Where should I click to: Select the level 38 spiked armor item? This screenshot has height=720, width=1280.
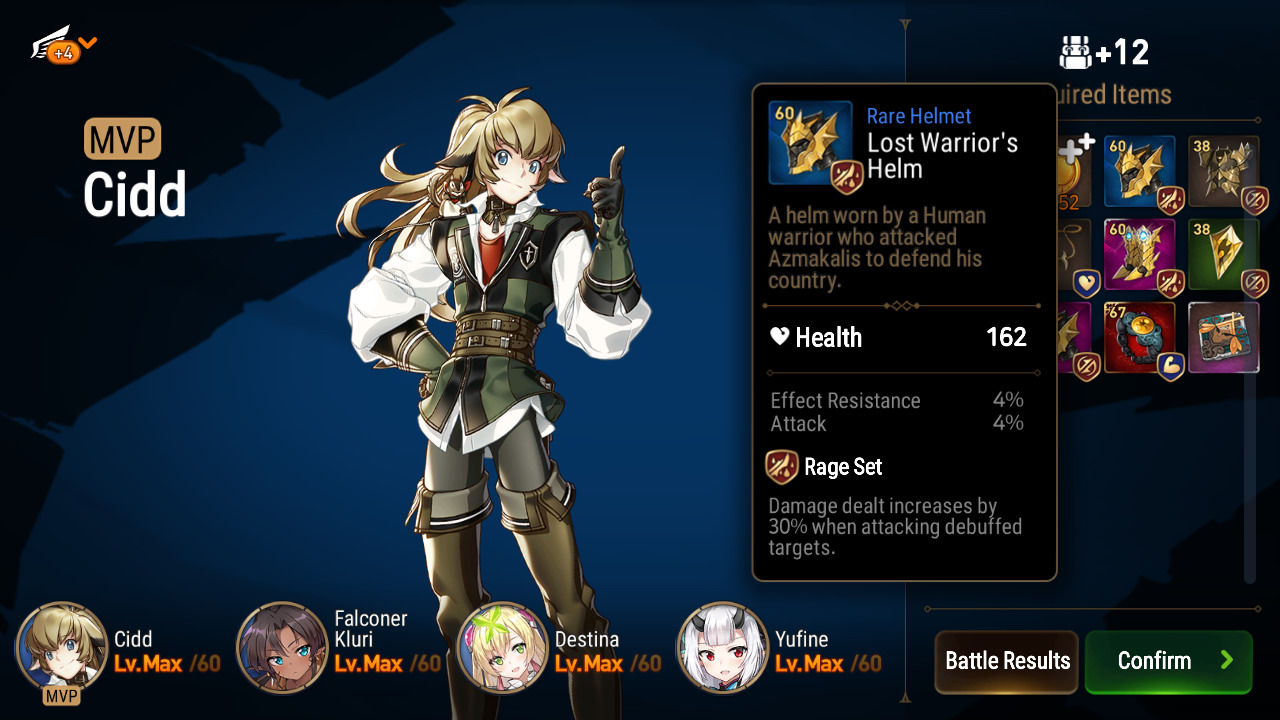(x=1223, y=172)
